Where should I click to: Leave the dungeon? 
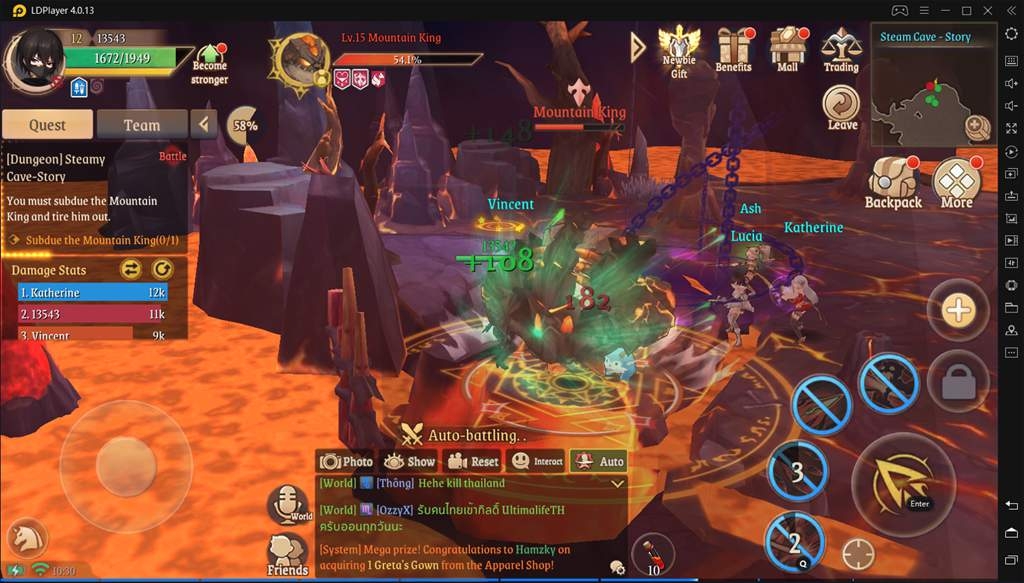pos(842,105)
